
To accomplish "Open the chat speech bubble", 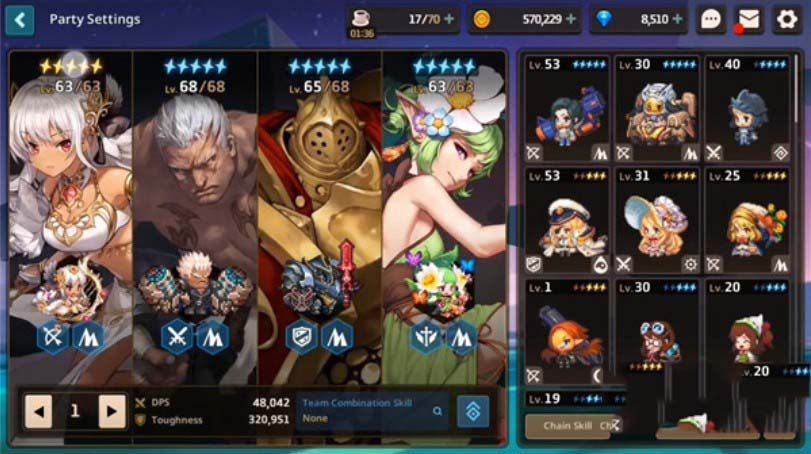I will [711, 19].
